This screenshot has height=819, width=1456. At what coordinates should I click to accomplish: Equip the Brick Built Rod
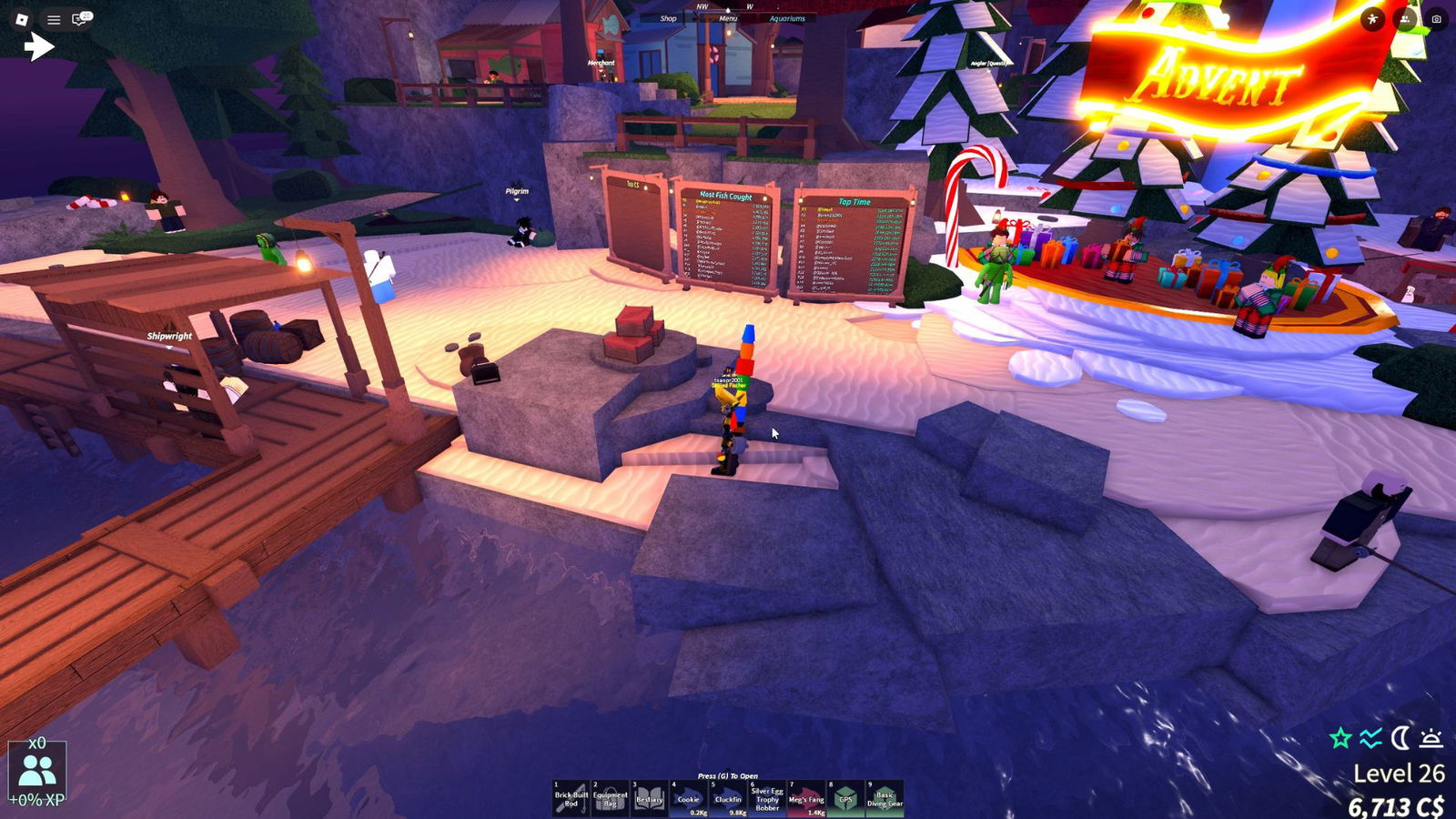tap(571, 798)
